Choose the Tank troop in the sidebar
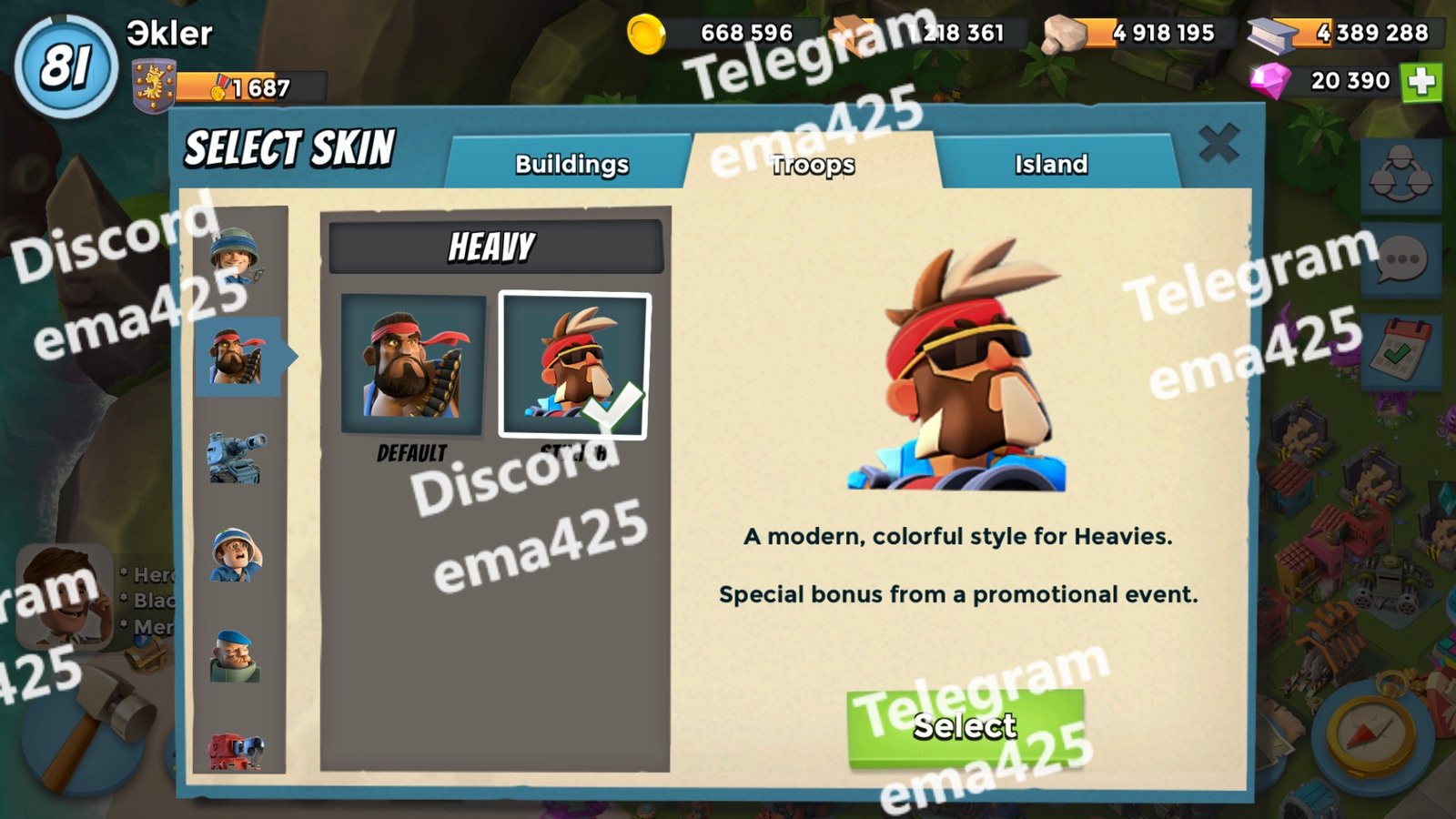 point(237,457)
